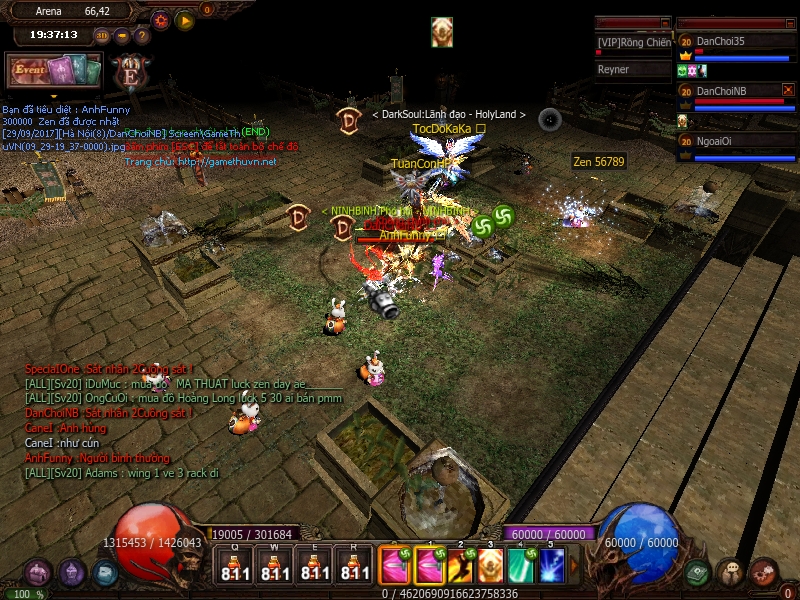Open the green book icon near mana orb
This screenshot has height=600, width=800.
698,573
